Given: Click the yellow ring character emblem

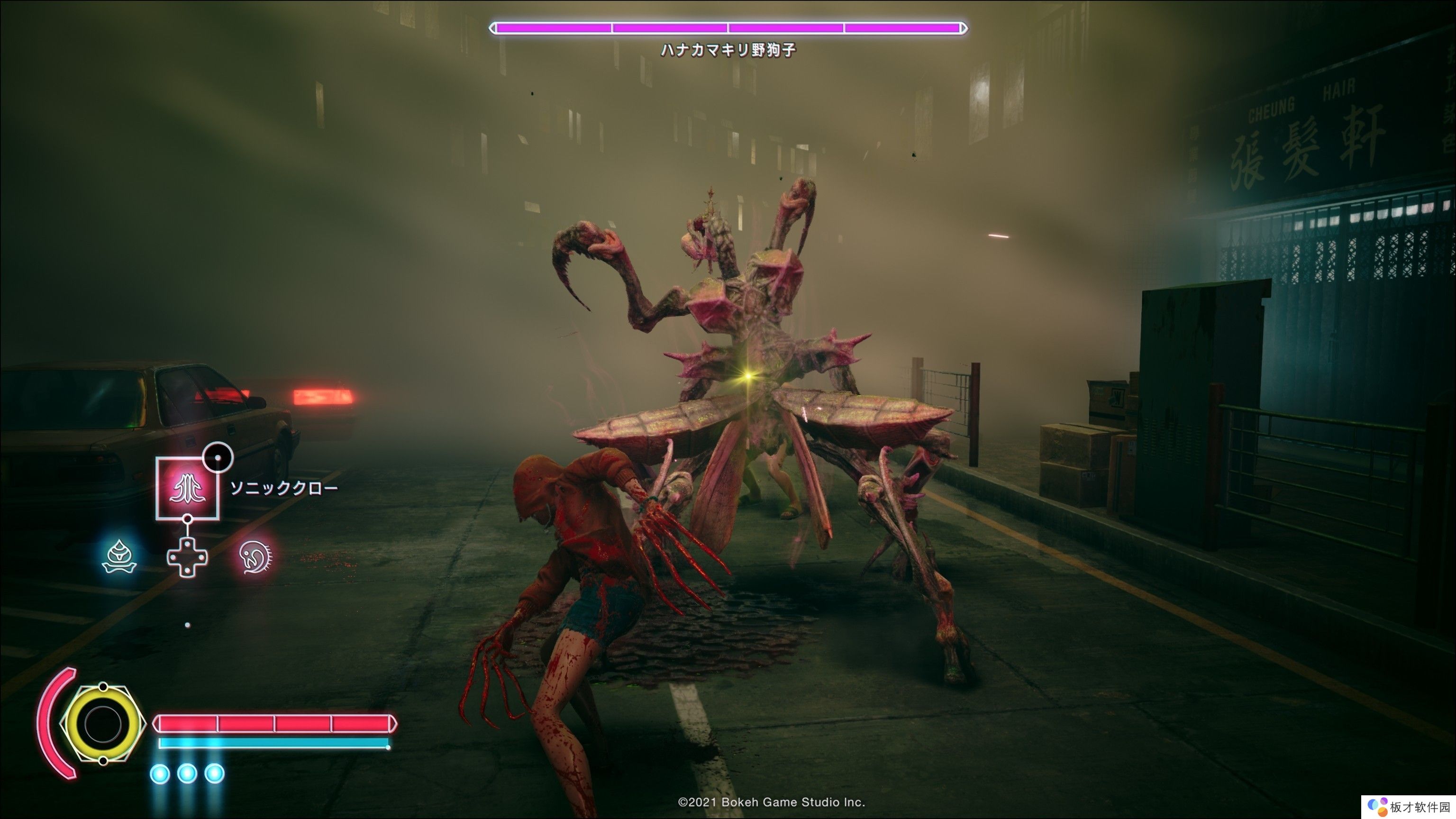Looking at the screenshot, I should tap(102, 723).
